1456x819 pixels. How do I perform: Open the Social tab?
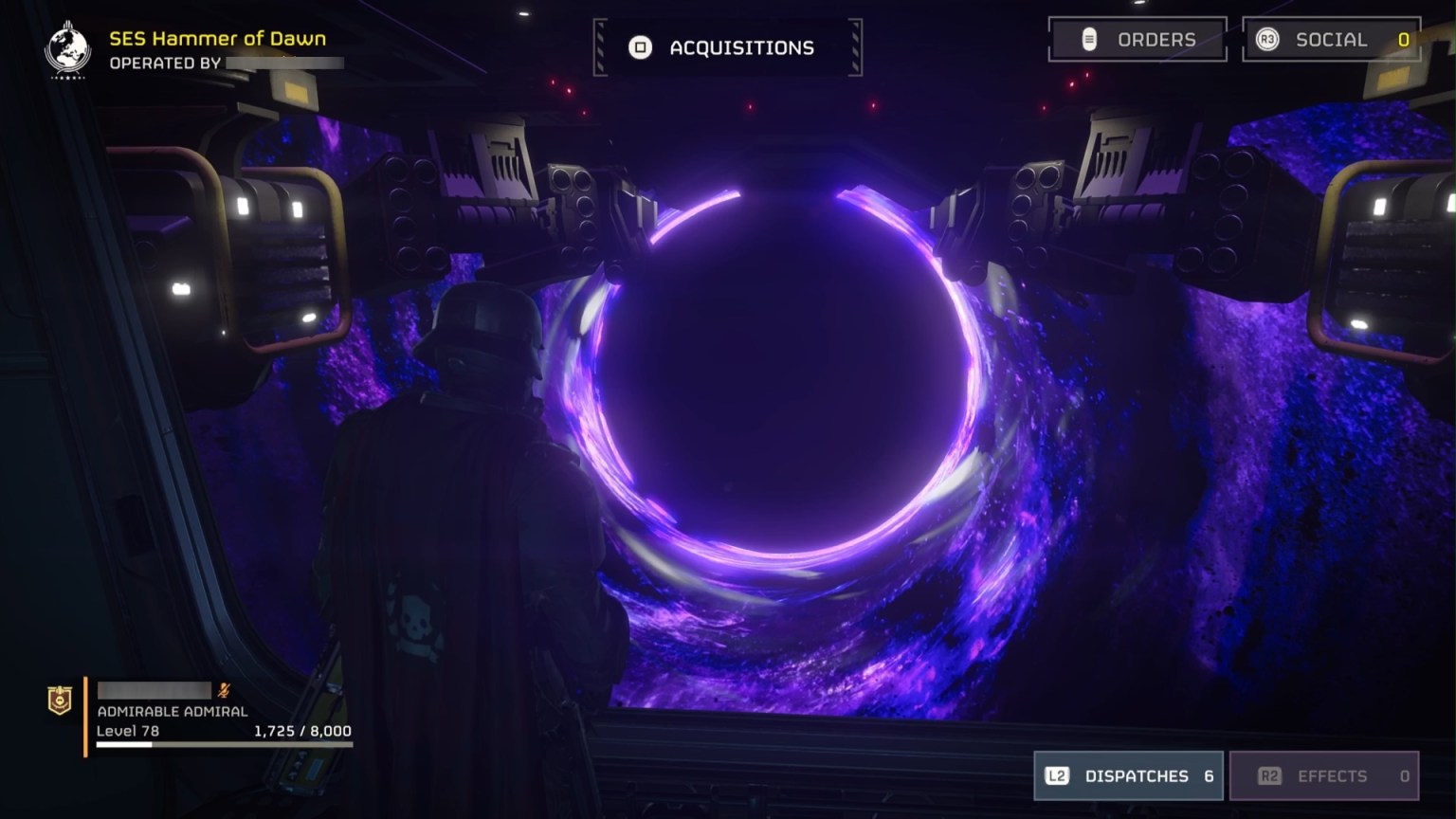(x=1331, y=40)
